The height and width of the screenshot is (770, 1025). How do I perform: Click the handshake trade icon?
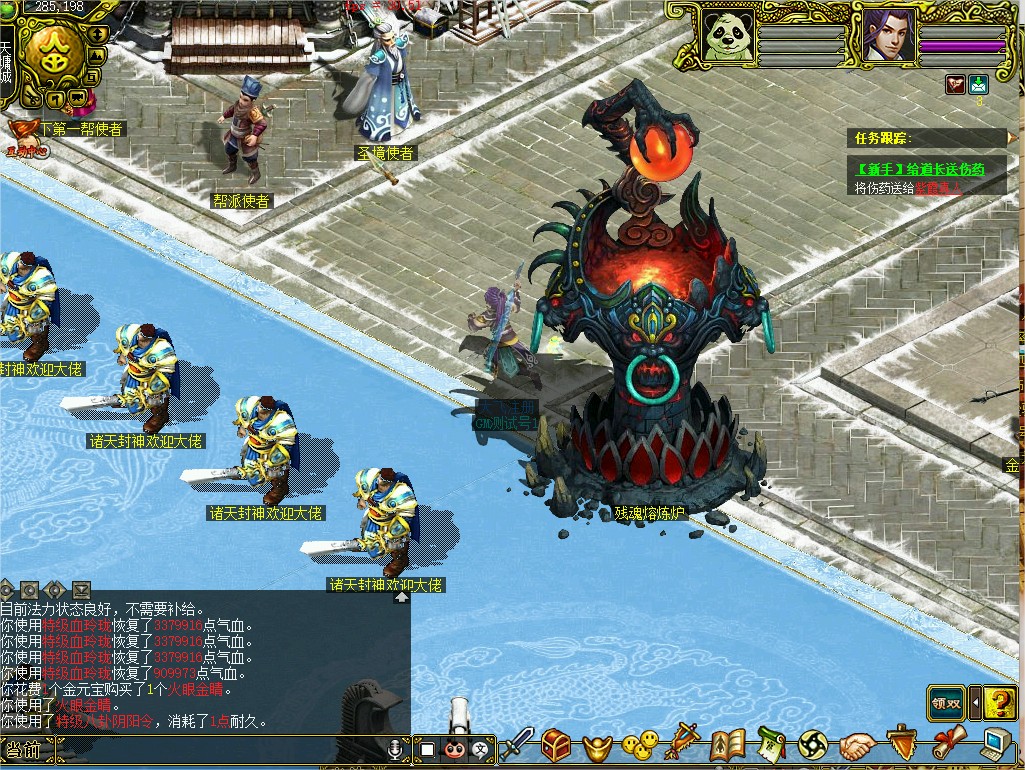click(857, 745)
